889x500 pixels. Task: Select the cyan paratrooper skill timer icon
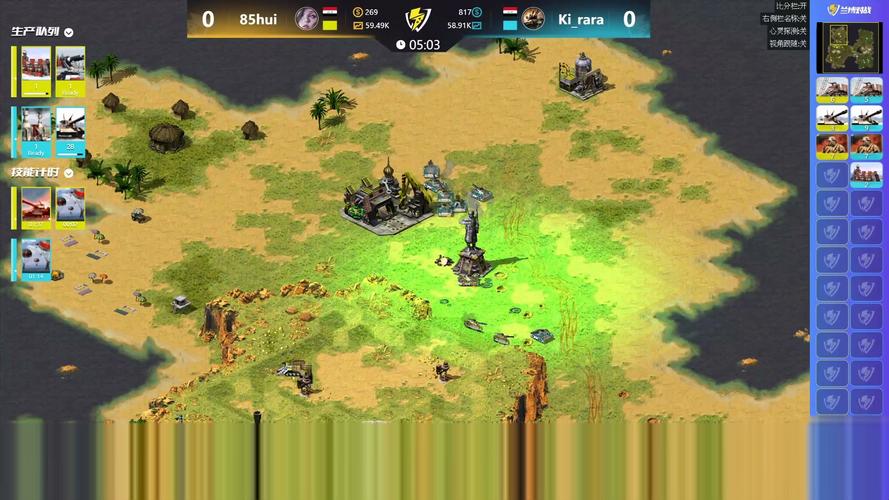coord(36,260)
